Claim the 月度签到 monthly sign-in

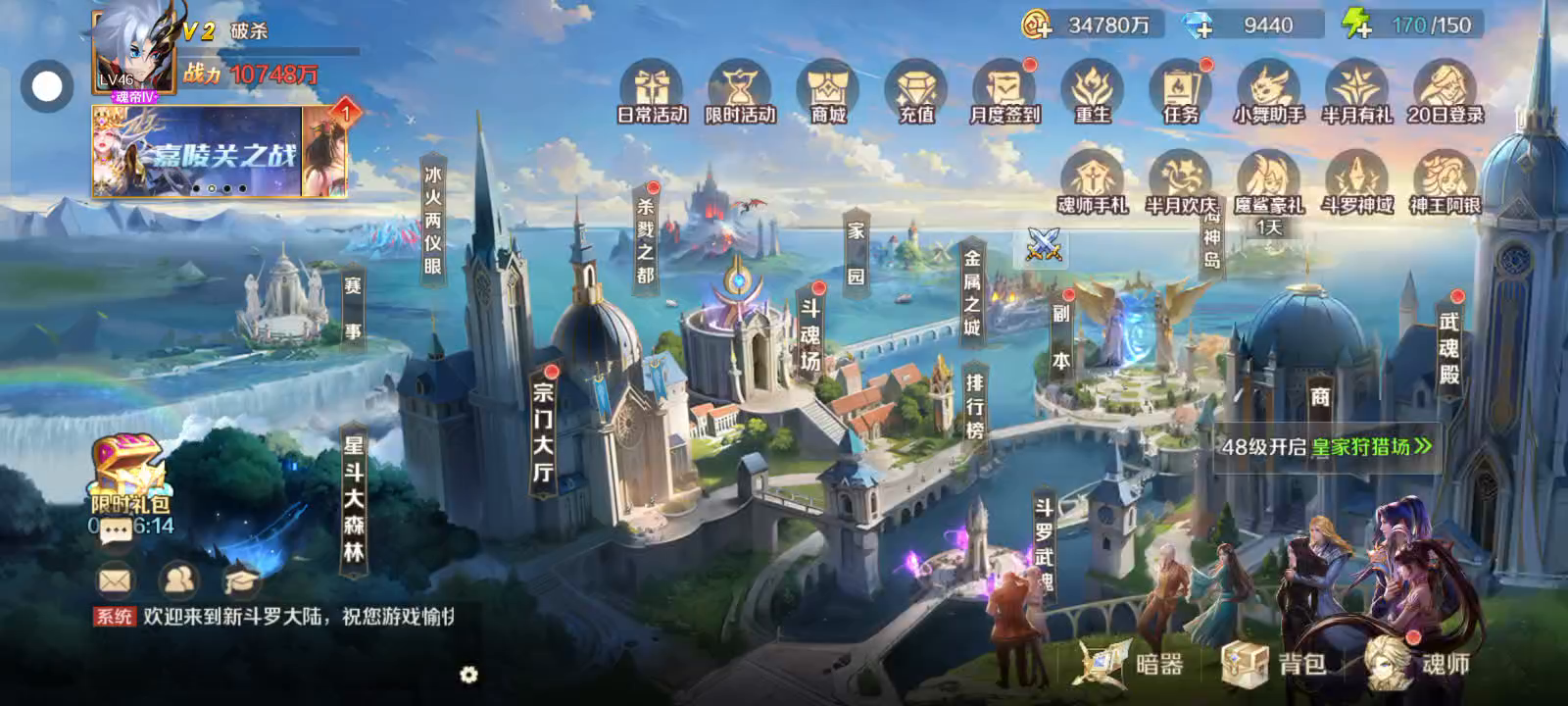click(1004, 91)
